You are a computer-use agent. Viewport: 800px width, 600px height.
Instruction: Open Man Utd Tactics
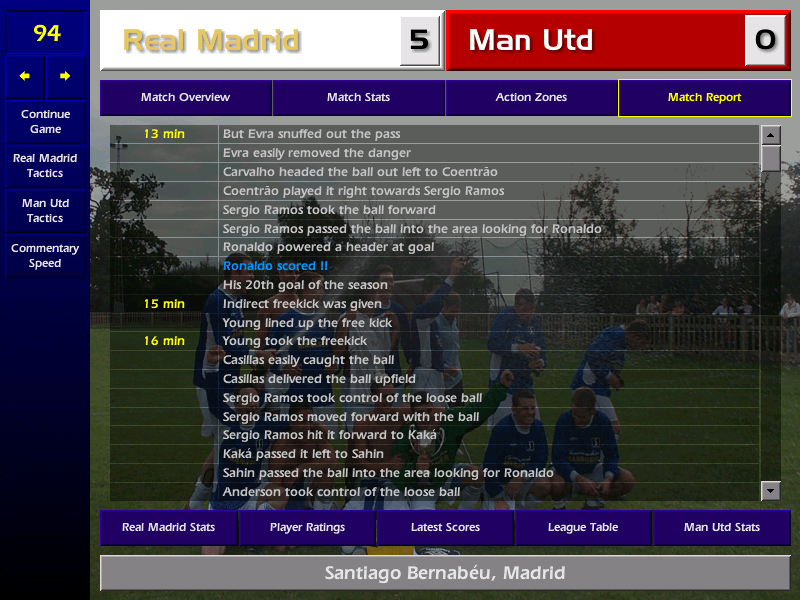[x=45, y=211]
